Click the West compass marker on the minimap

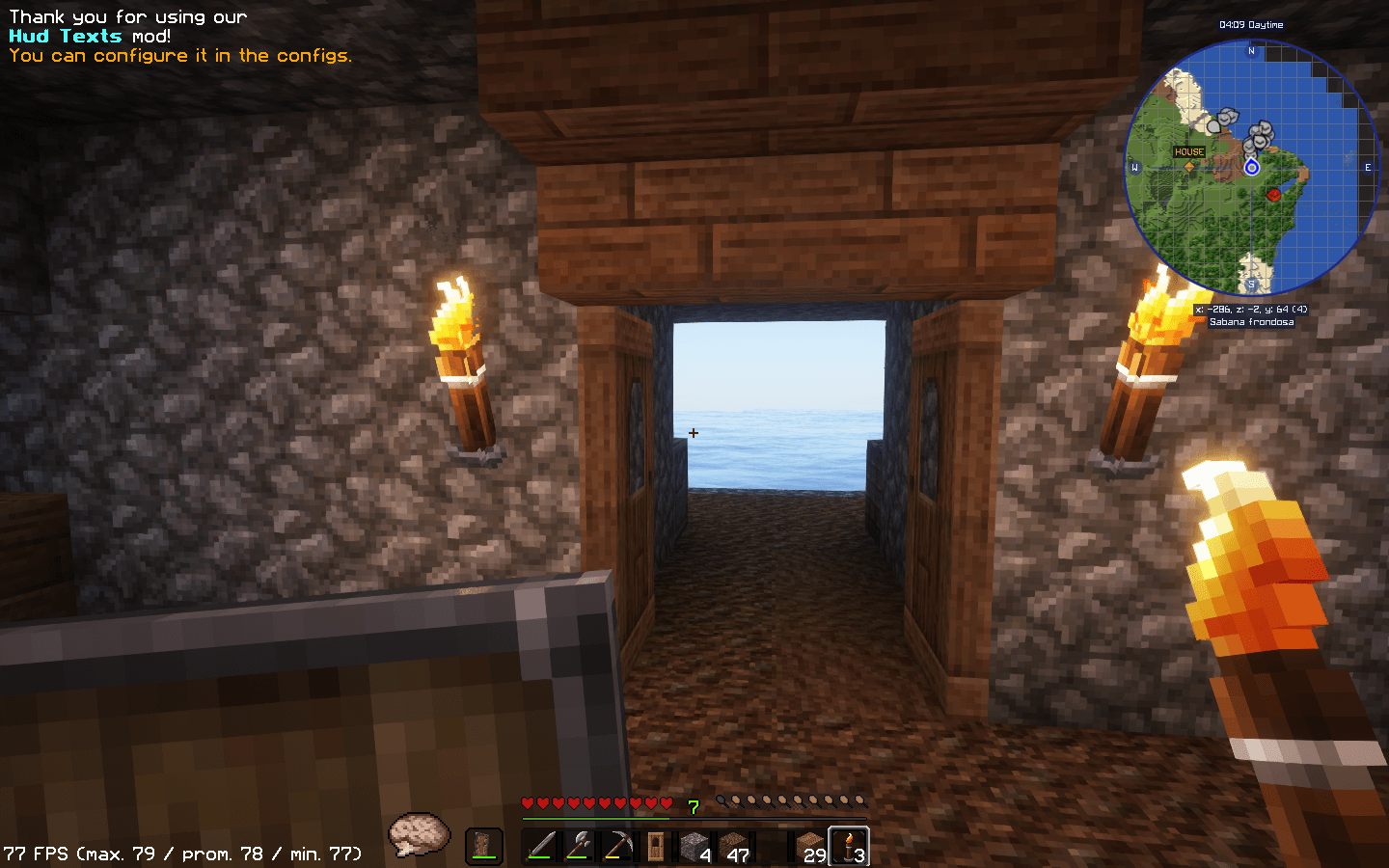1136,166
